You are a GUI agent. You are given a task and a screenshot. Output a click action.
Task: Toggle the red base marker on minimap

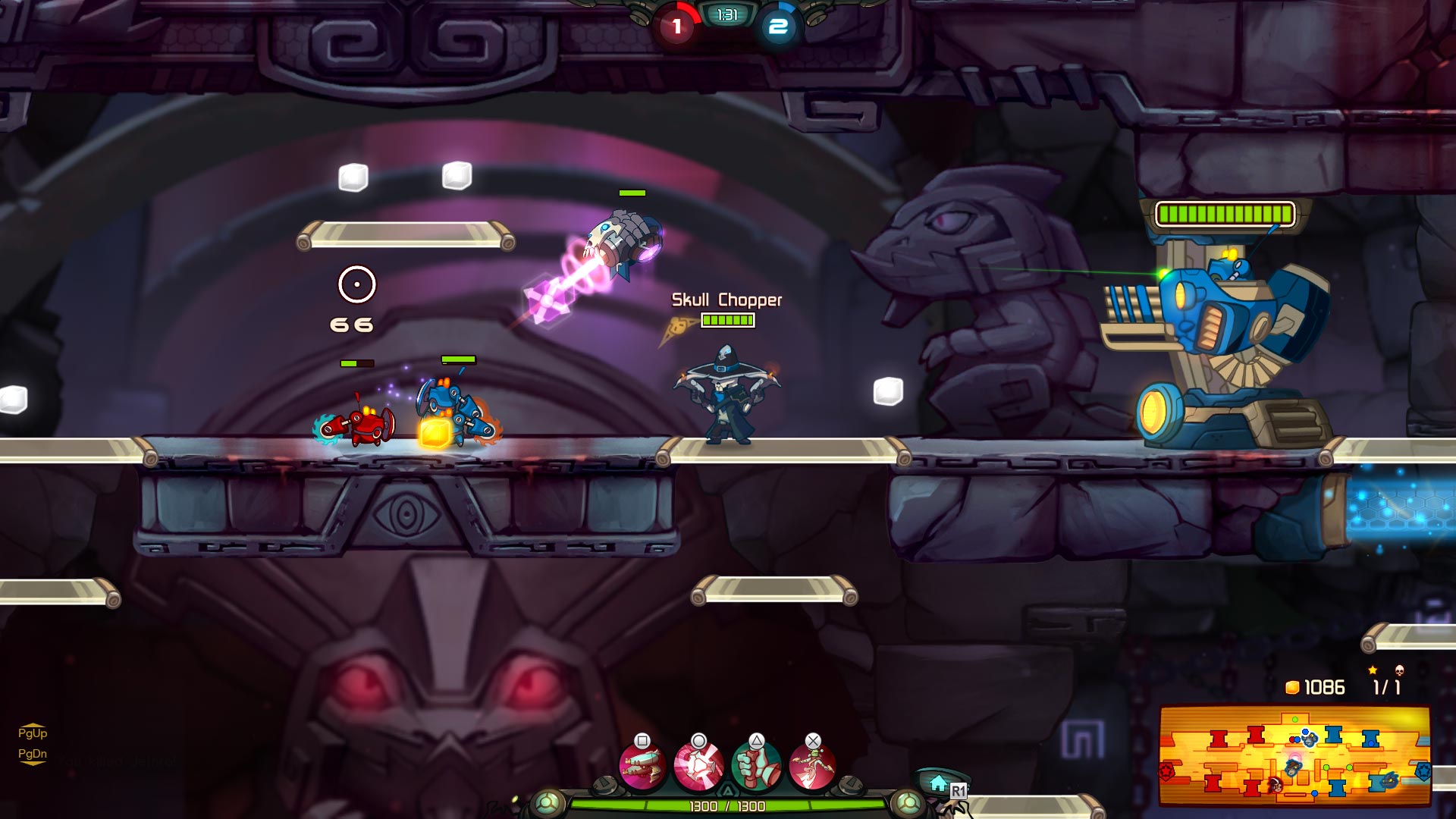[x=1167, y=771]
